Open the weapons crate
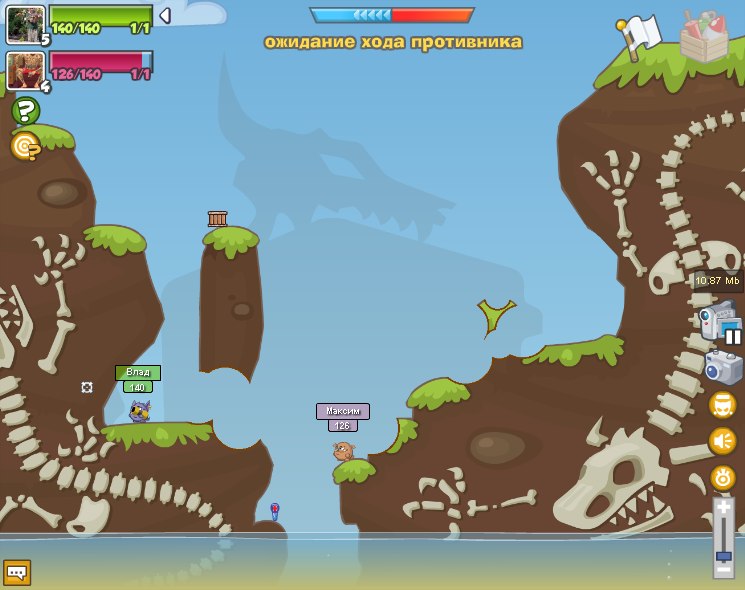 pos(703,37)
